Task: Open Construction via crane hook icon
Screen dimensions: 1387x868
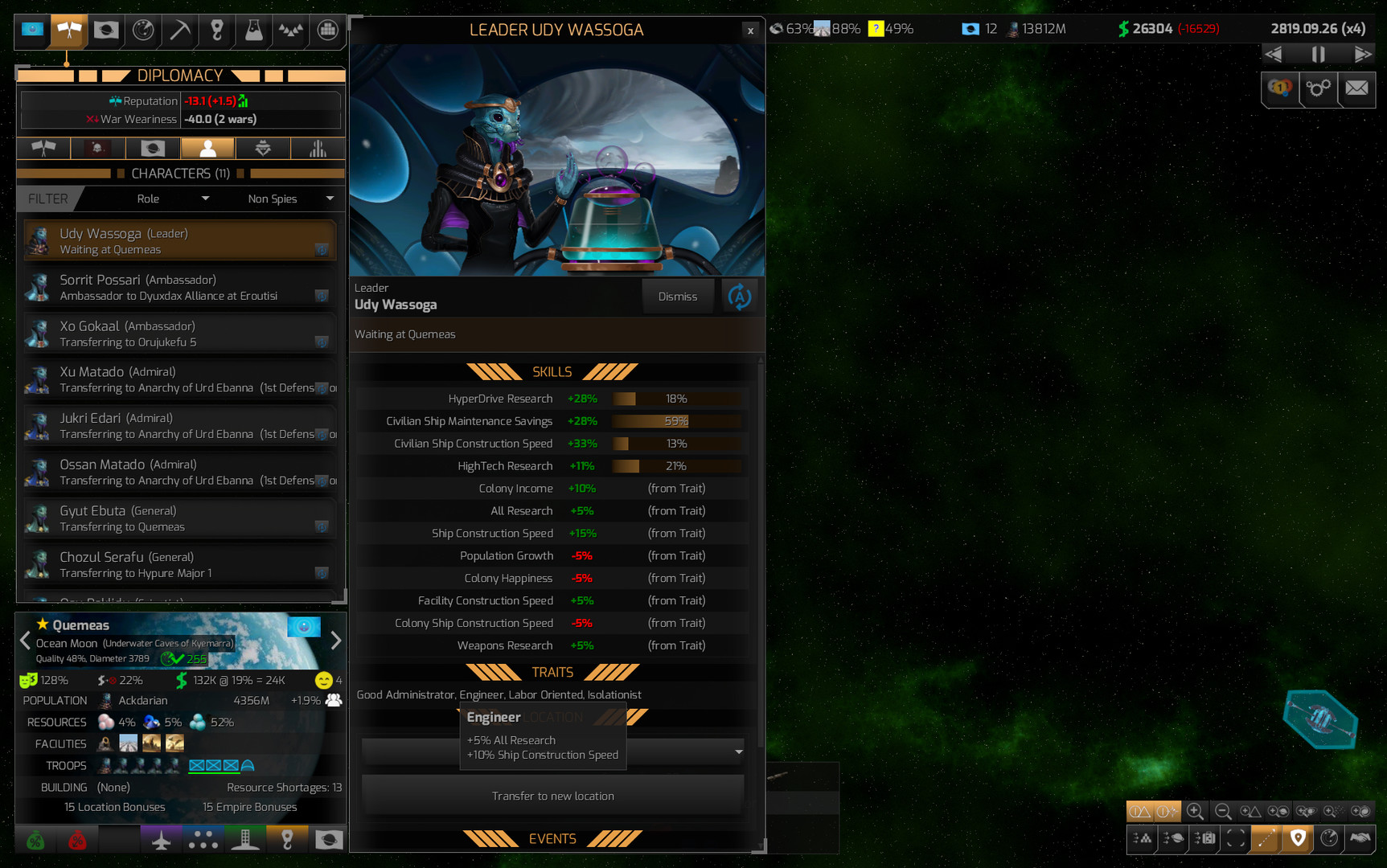Action: point(217,30)
